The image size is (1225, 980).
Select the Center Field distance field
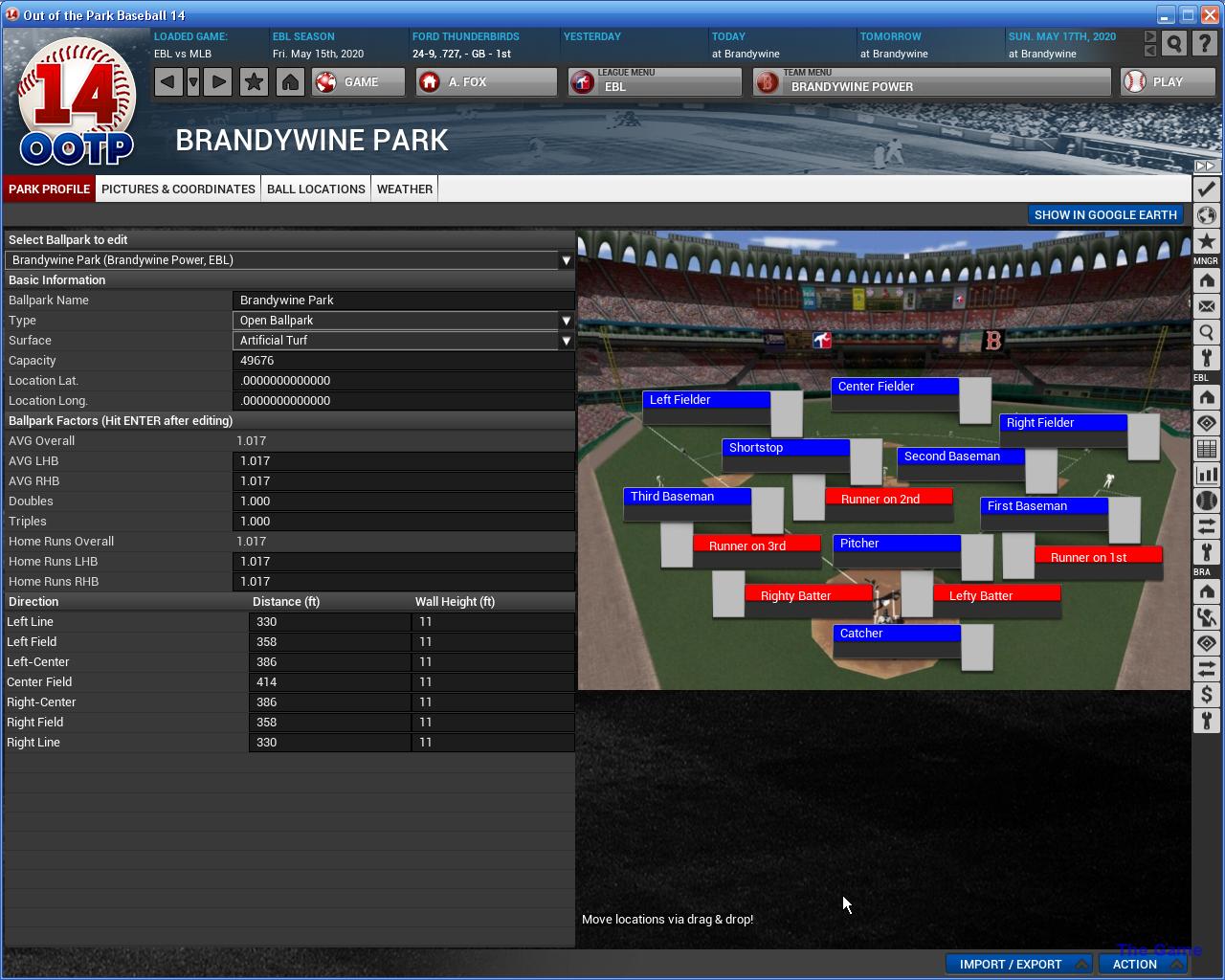coord(329,682)
